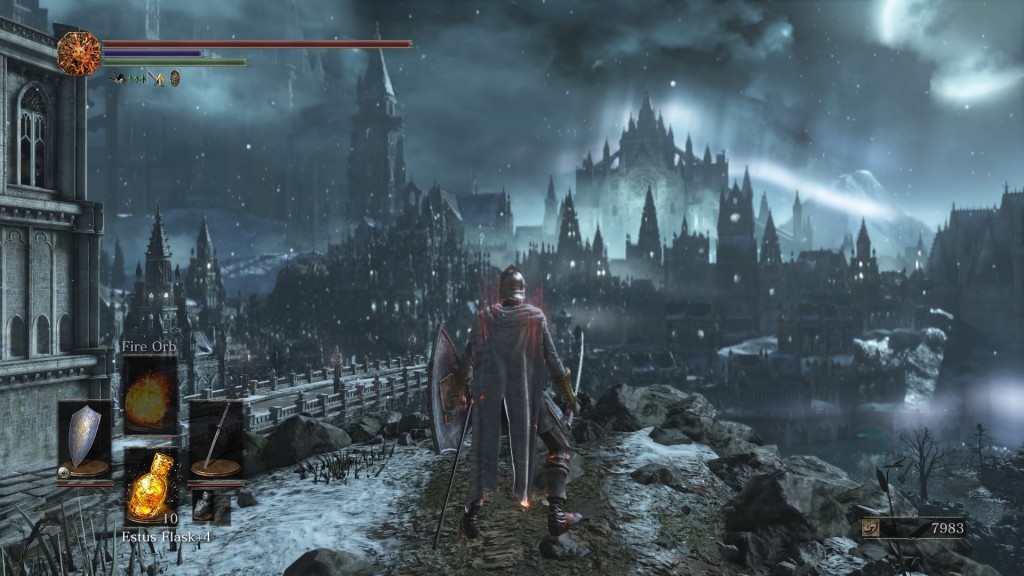
Task: Click the small gauntlet secondary weapon slot
Action: pyautogui.click(x=209, y=507)
